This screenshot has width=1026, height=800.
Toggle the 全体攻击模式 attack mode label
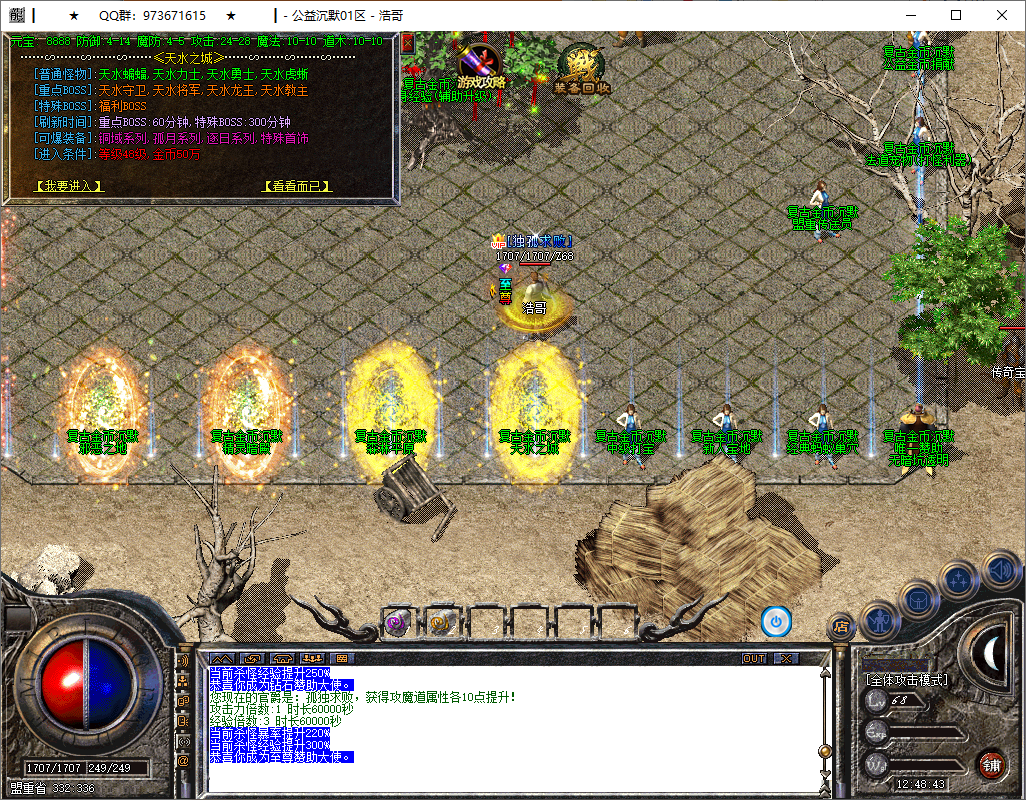click(x=906, y=680)
